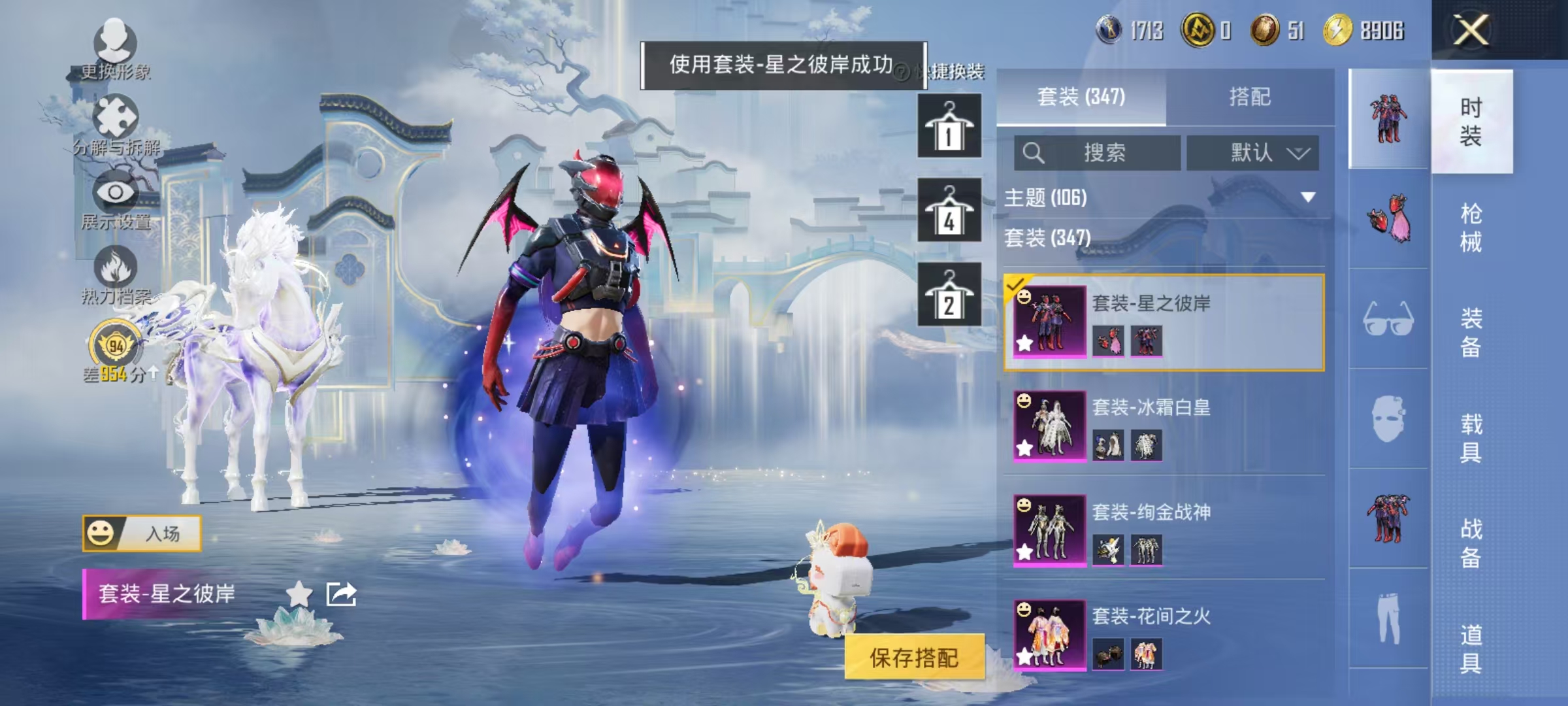The height and width of the screenshot is (706, 1568).
Task: Open the 快捷换装 help question mark
Action: click(903, 74)
